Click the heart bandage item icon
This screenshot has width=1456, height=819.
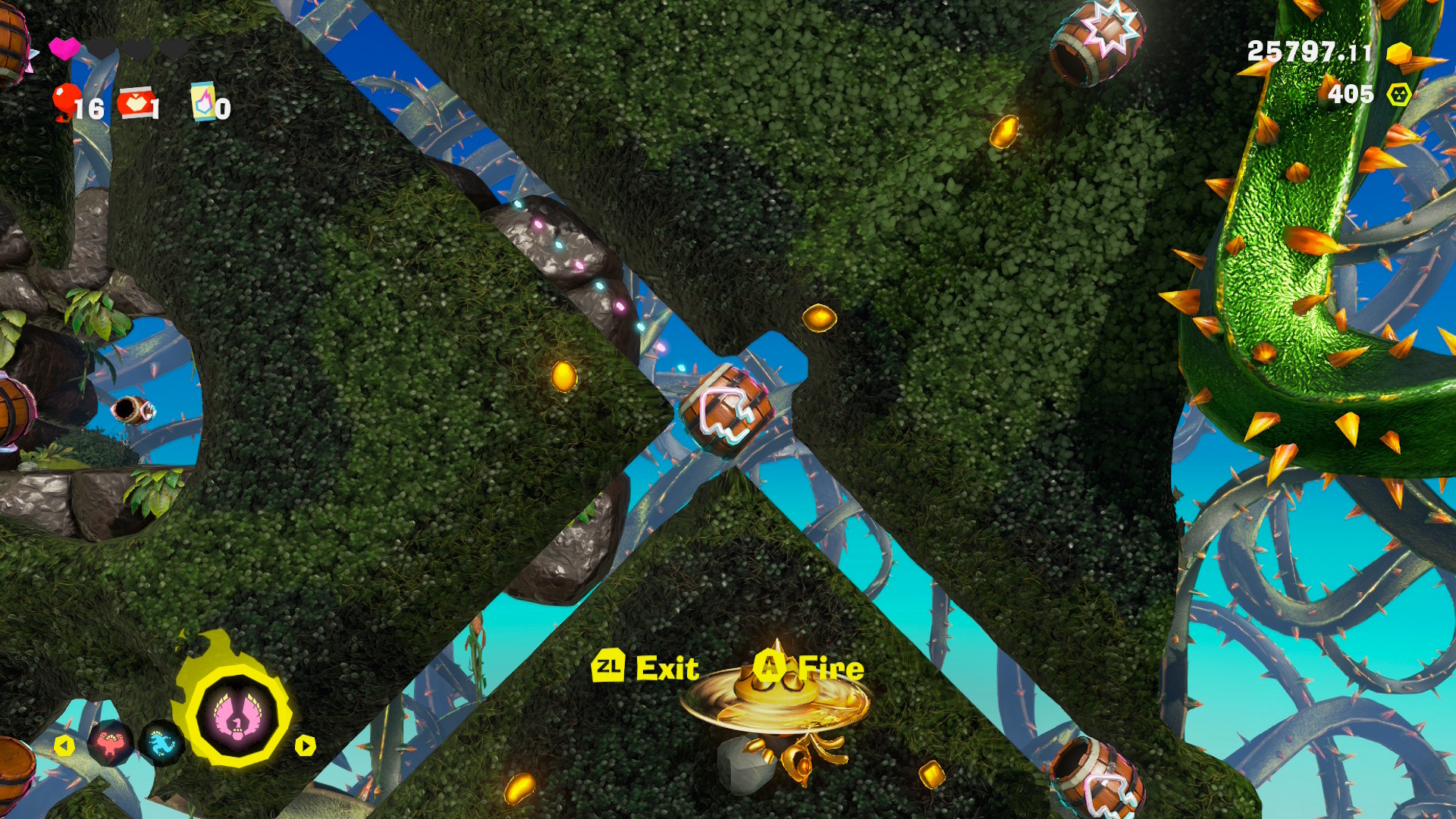tap(135, 104)
